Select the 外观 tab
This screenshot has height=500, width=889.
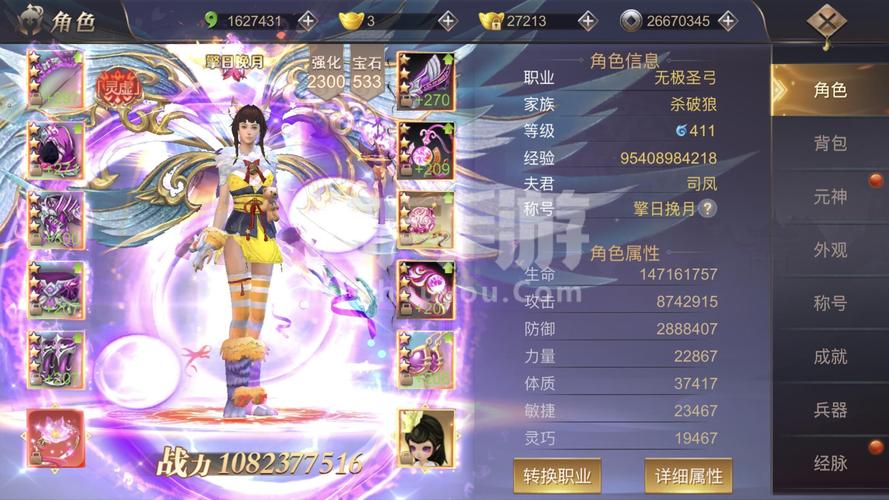point(829,250)
